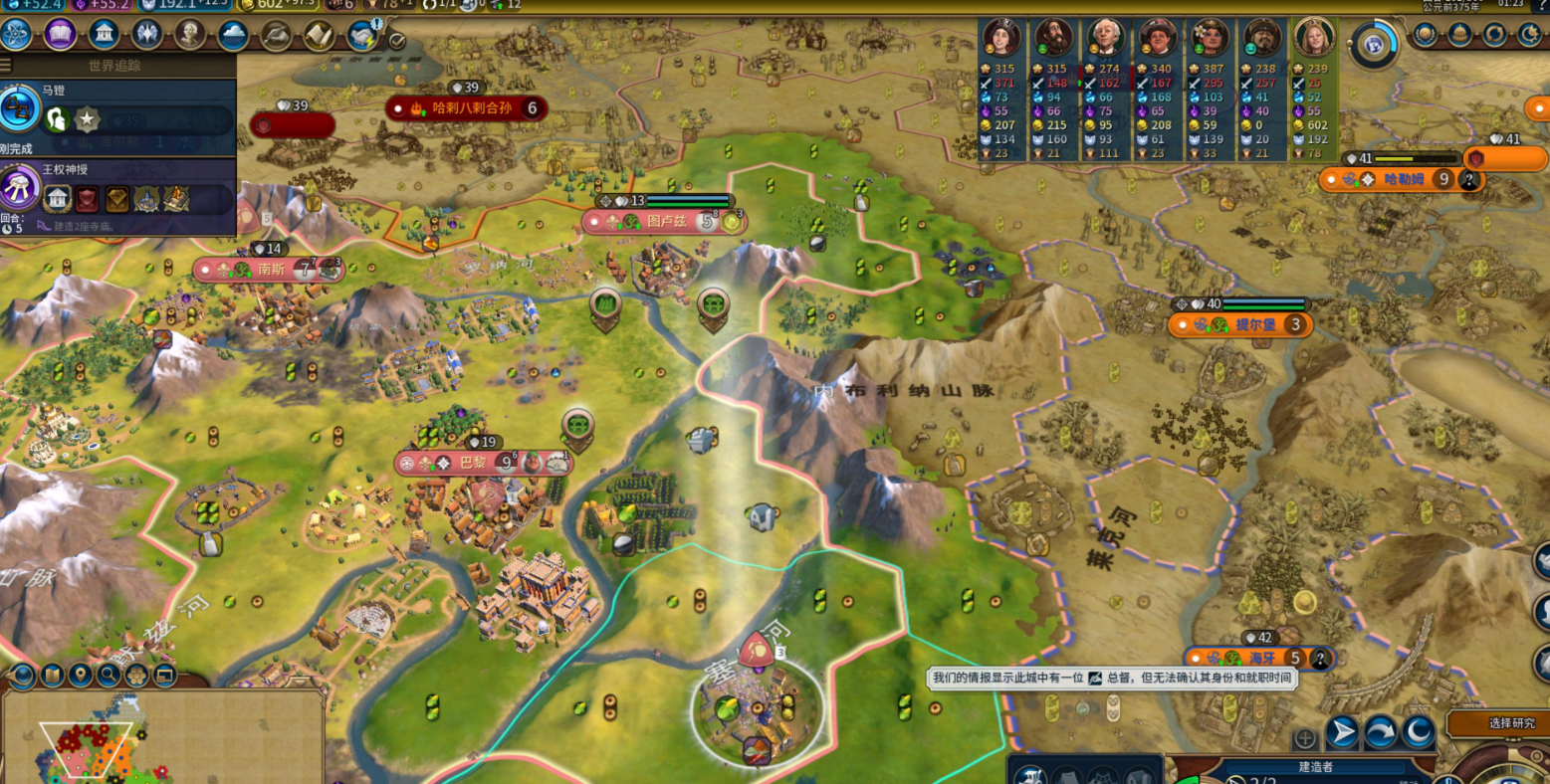The image size is (1550, 784).
Task: Open the government building icon
Action: tap(104, 35)
